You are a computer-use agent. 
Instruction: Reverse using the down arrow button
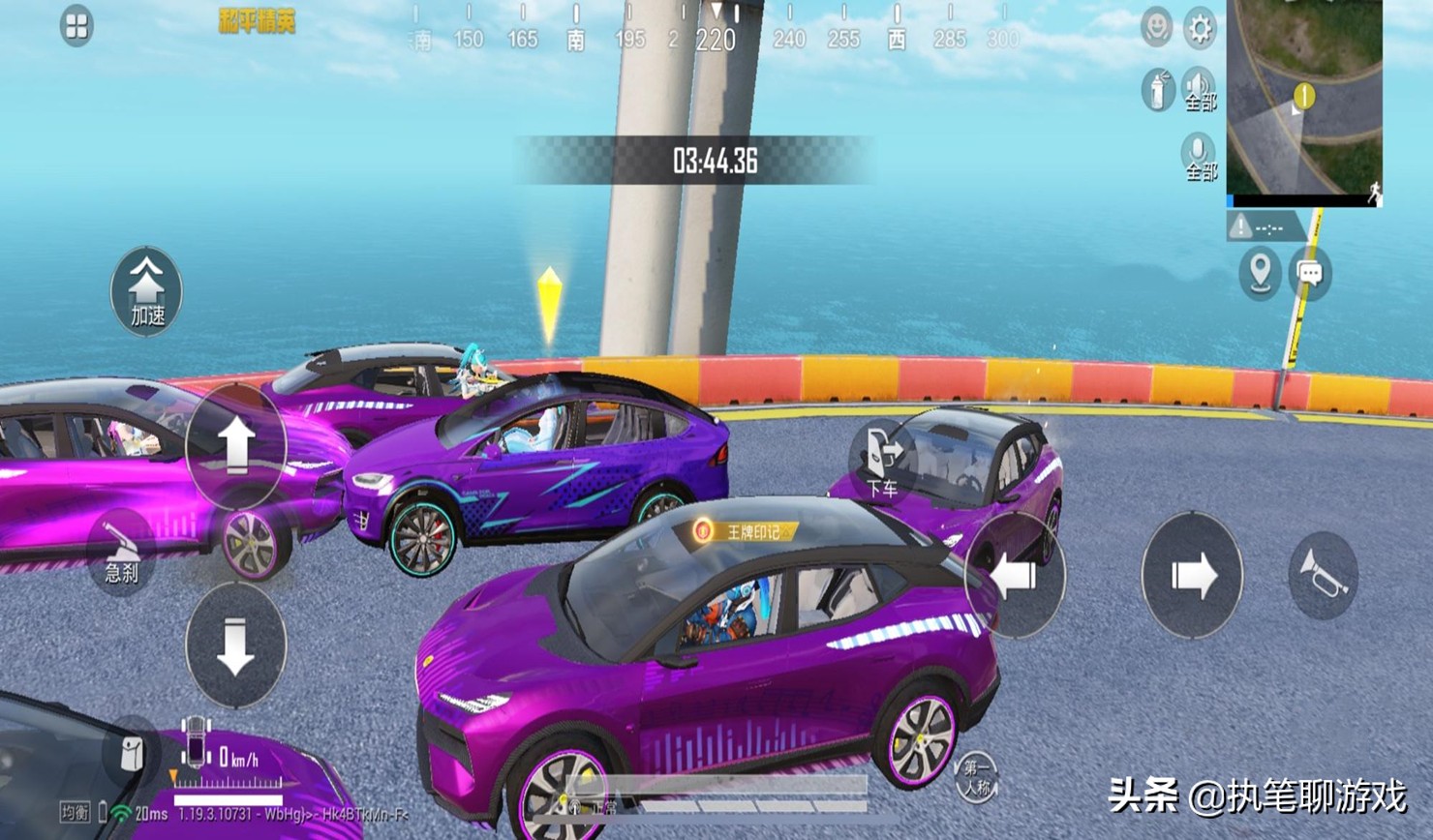(235, 645)
